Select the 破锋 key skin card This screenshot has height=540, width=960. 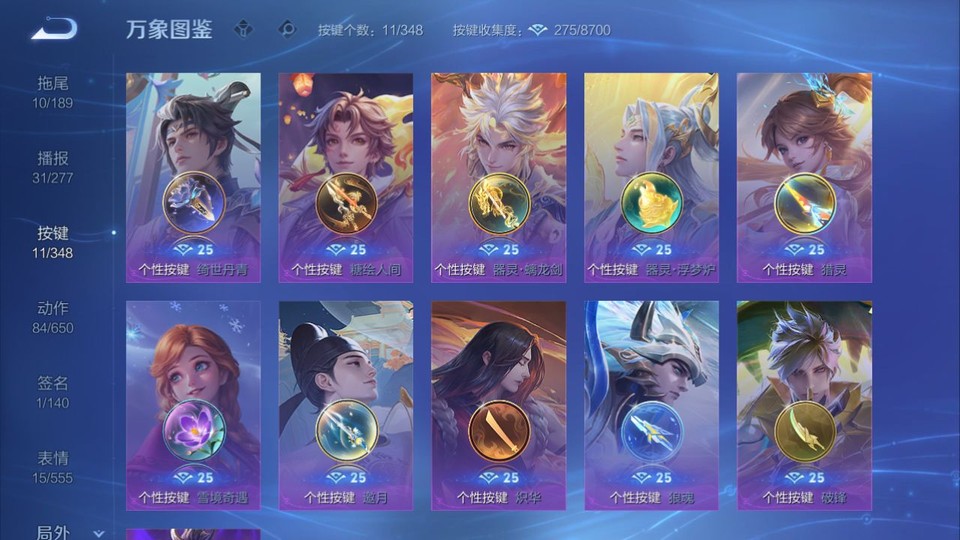[x=804, y=405]
